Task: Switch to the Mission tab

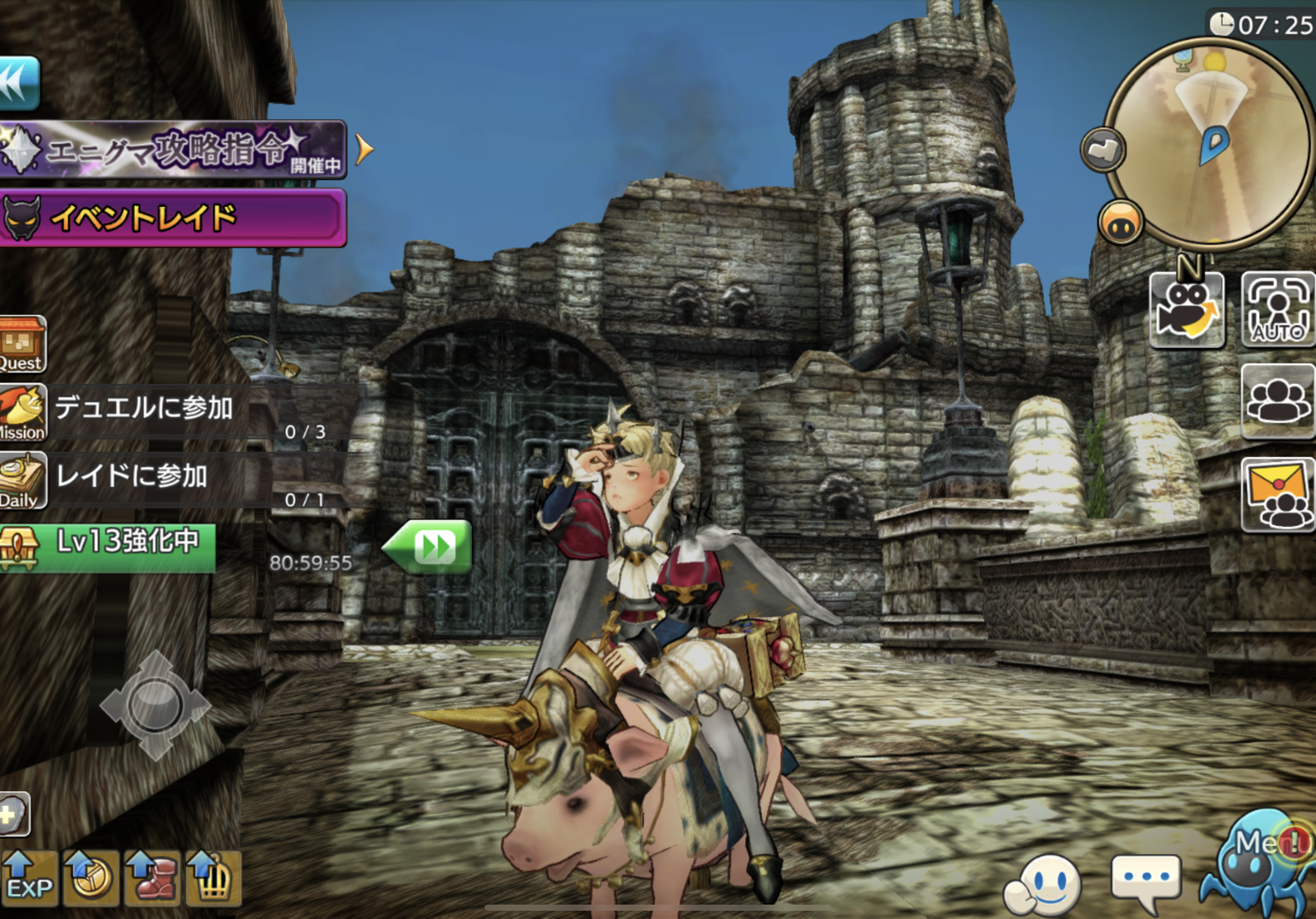Action: 22,412
